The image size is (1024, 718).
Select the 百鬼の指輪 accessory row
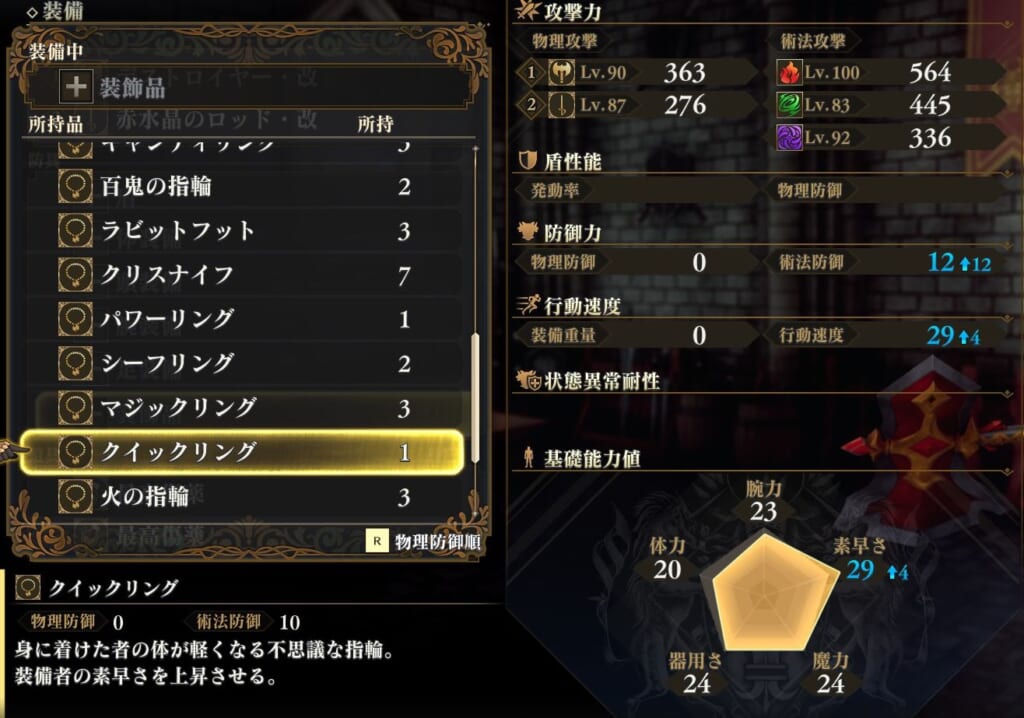click(240, 187)
